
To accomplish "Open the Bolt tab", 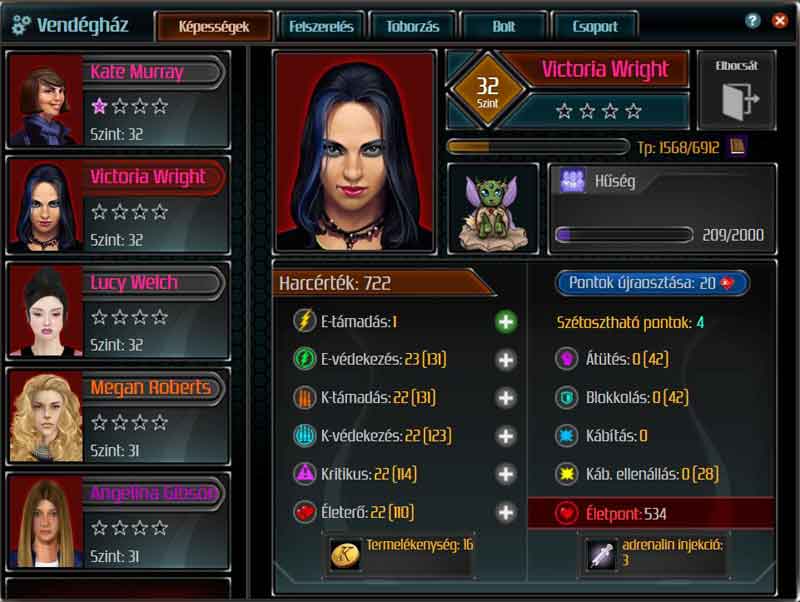I will [504, 27].
